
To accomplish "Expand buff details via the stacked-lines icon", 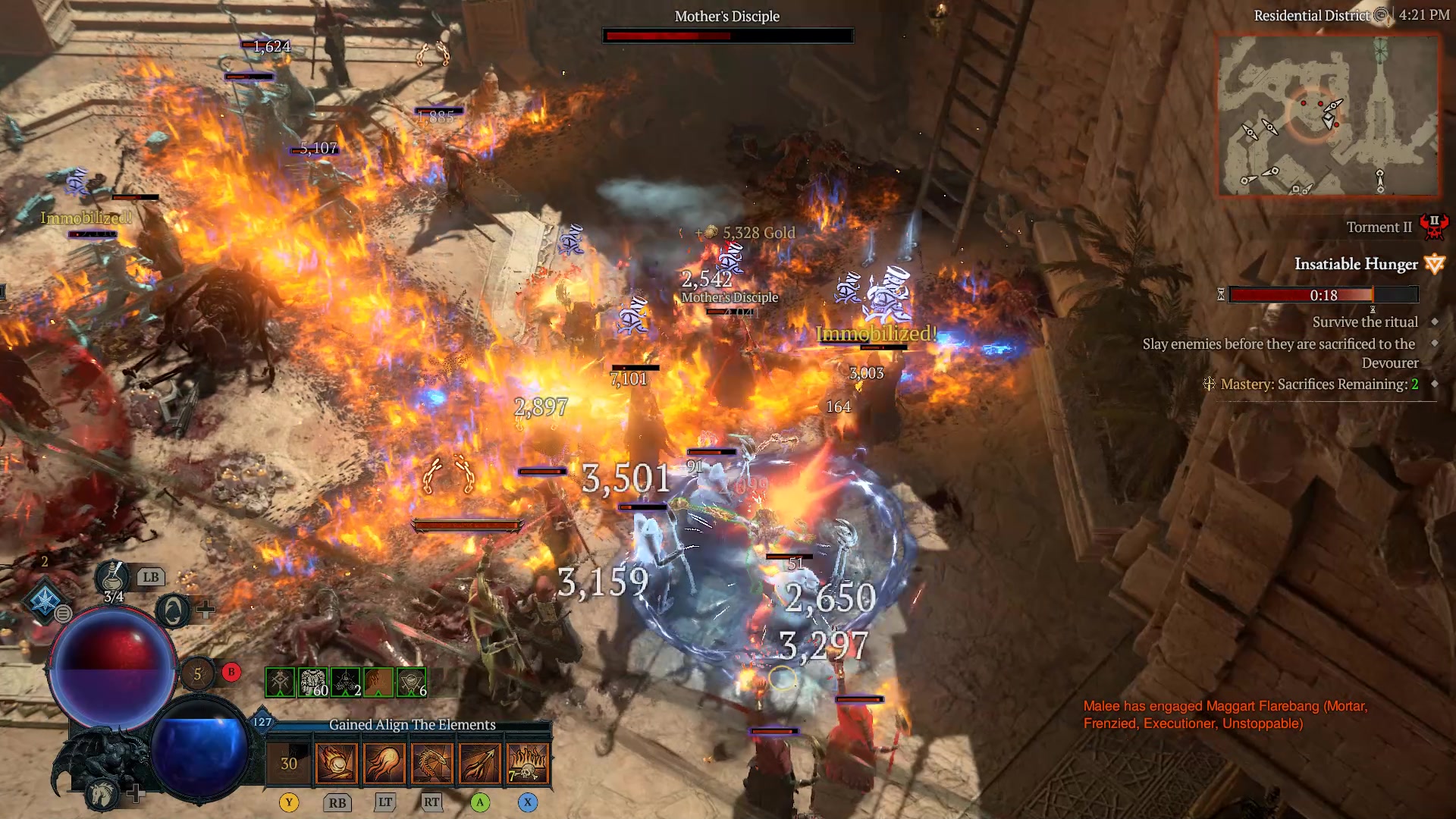I will [x=64, y=613].
